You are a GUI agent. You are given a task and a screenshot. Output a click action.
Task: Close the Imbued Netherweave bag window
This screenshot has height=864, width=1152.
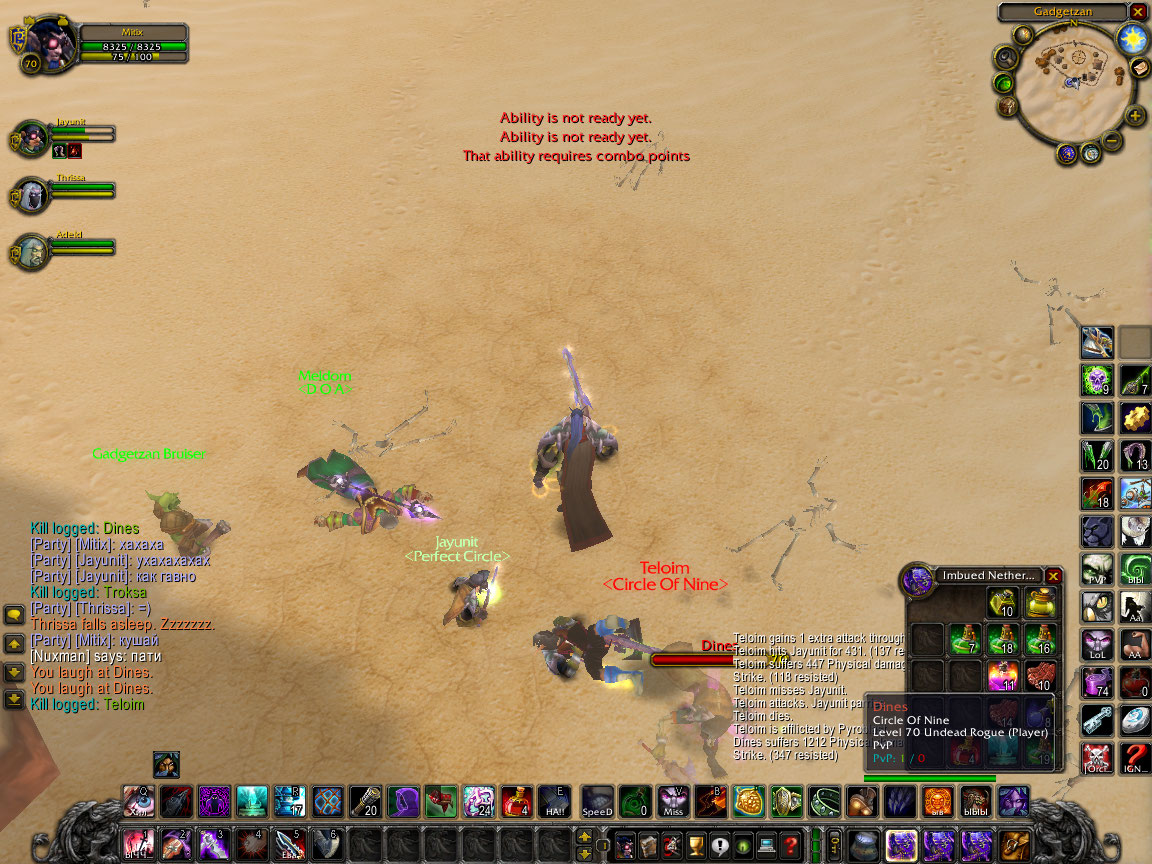click(1053, 576)
